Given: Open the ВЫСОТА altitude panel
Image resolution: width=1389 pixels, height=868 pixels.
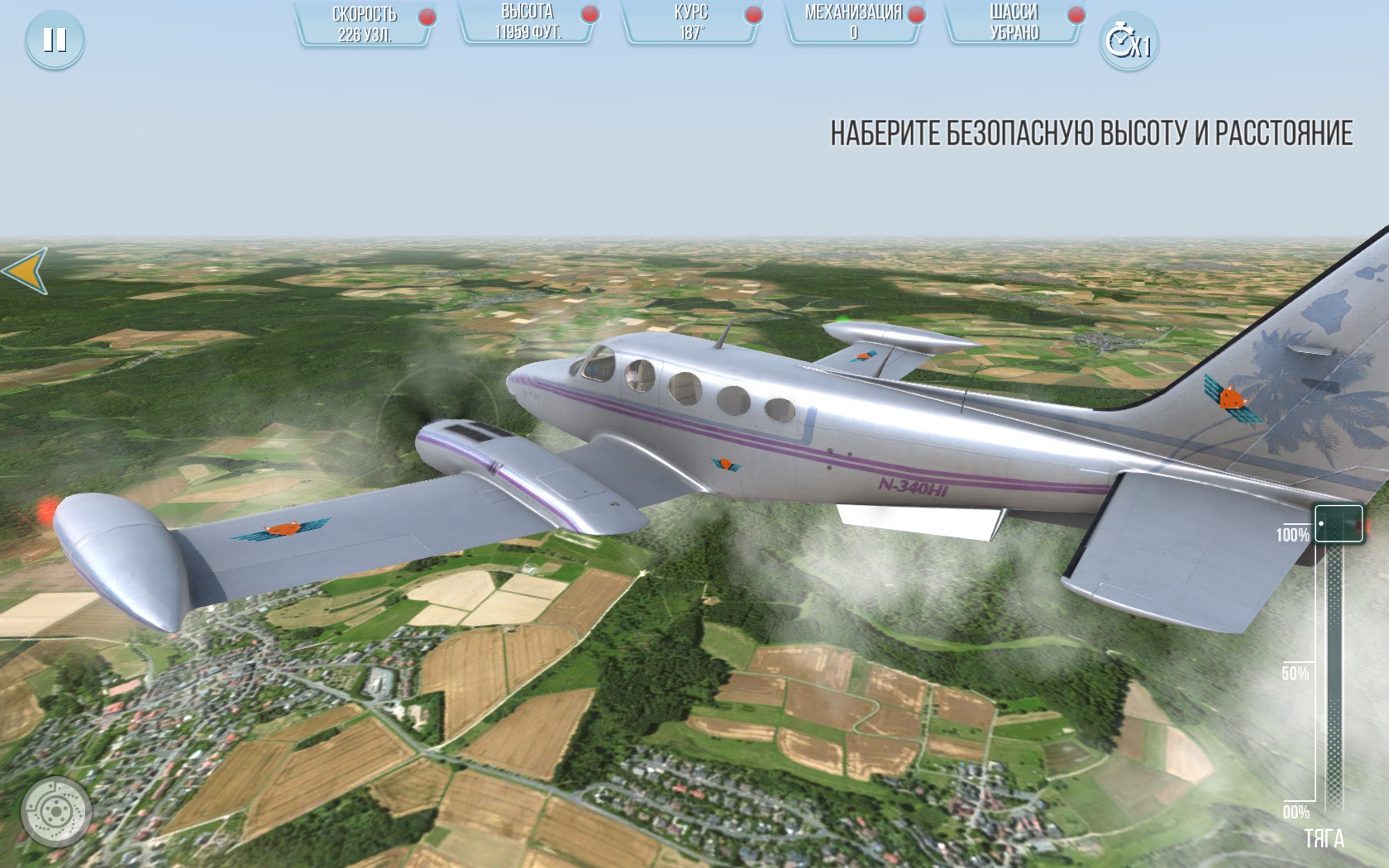Looking at the screenshot, I should coord(527,23).
